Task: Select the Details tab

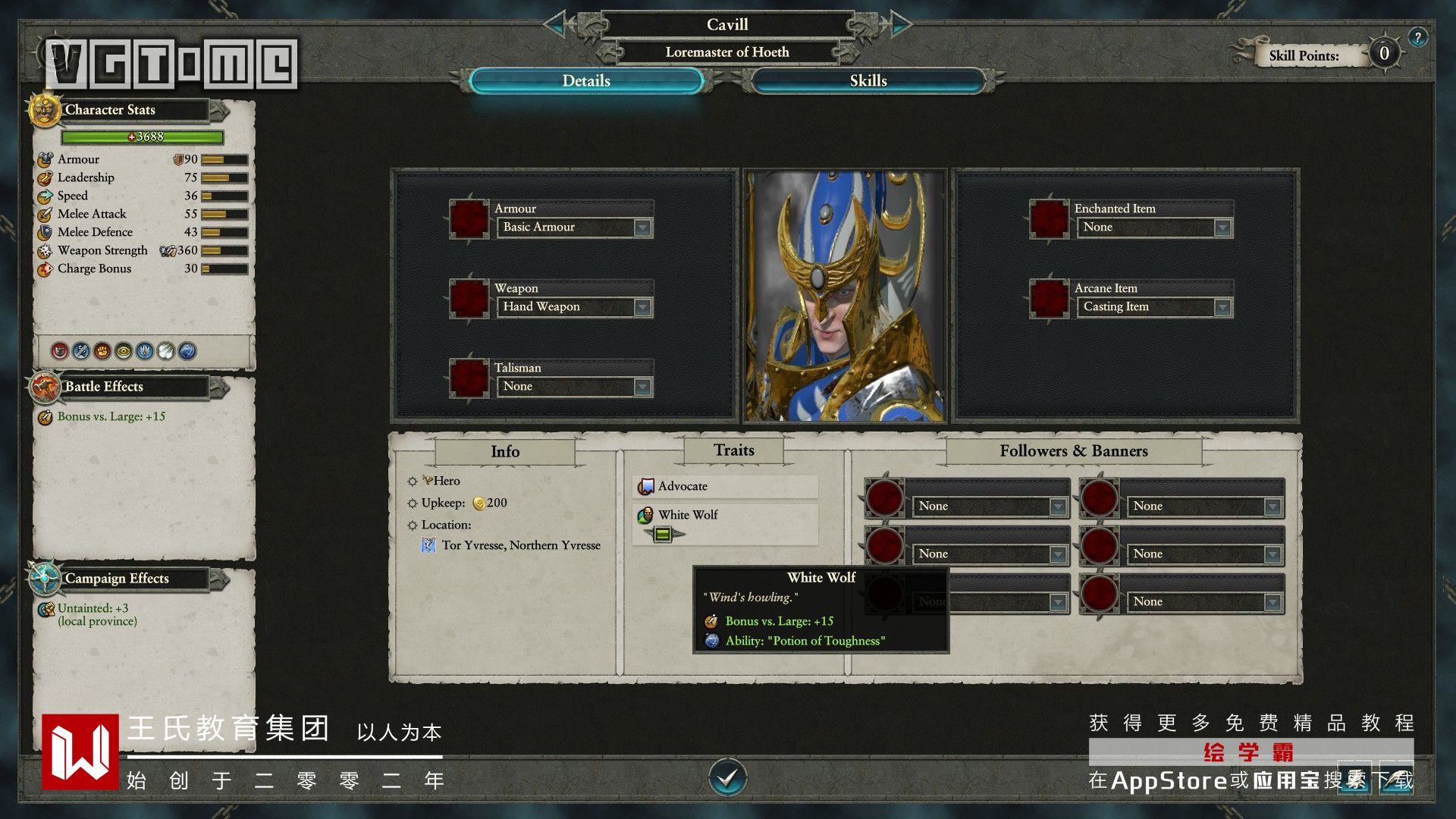Action: coord(586,81)
